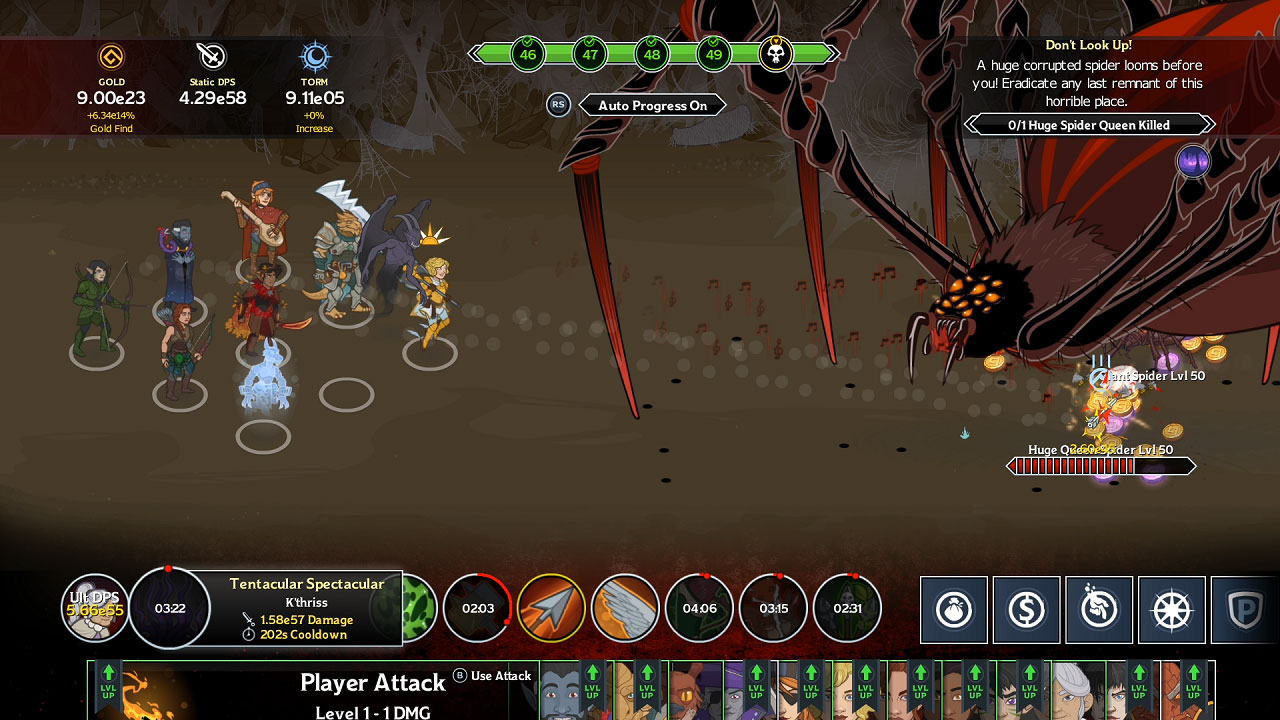This screenshot has height=720, width=1280.
Task: Select zone 47 on the progress bar
Action: [x=590, y=54]
